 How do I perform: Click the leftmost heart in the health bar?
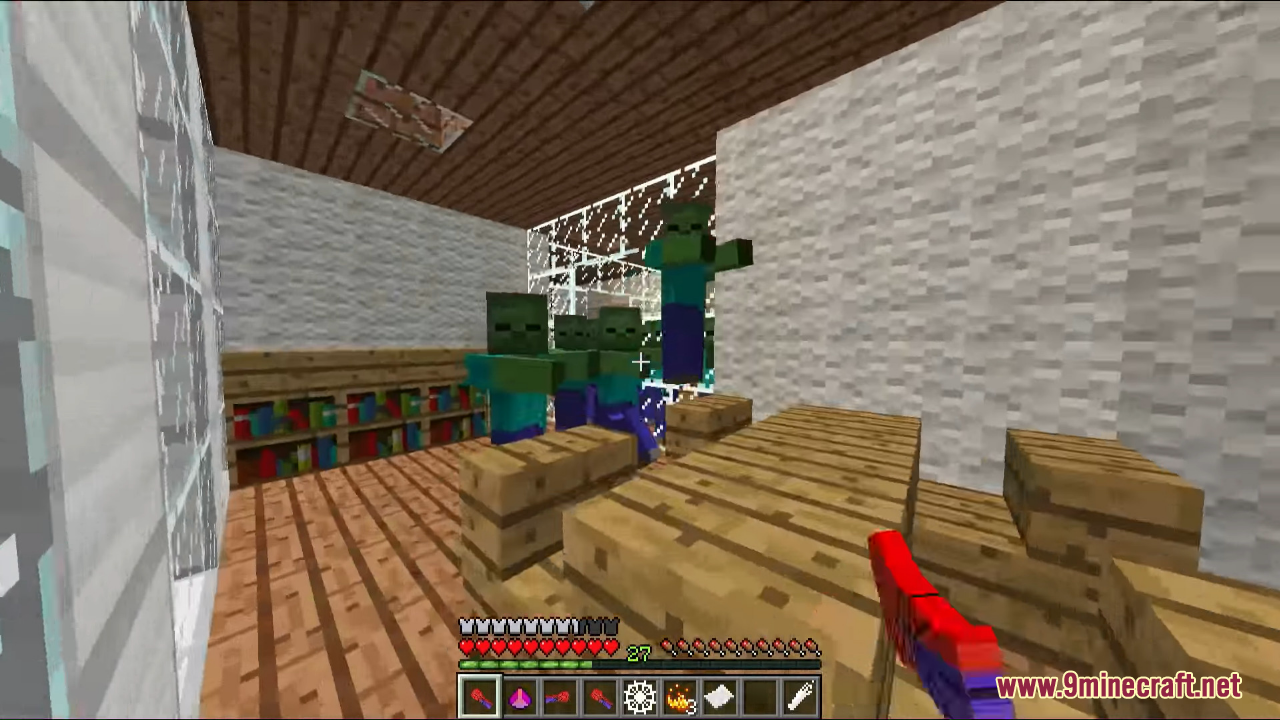466,646
